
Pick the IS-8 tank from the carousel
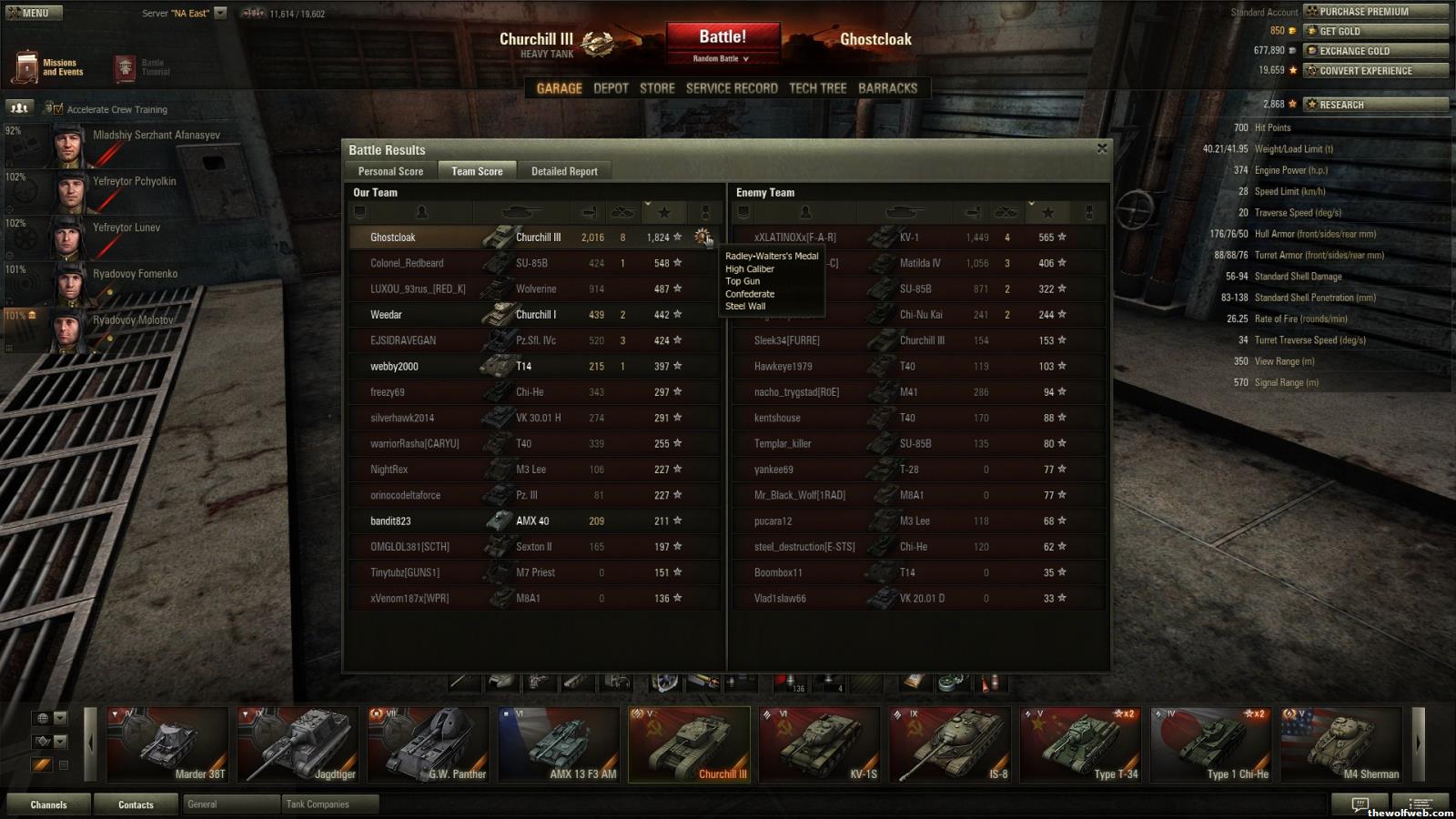click(950, 744)
